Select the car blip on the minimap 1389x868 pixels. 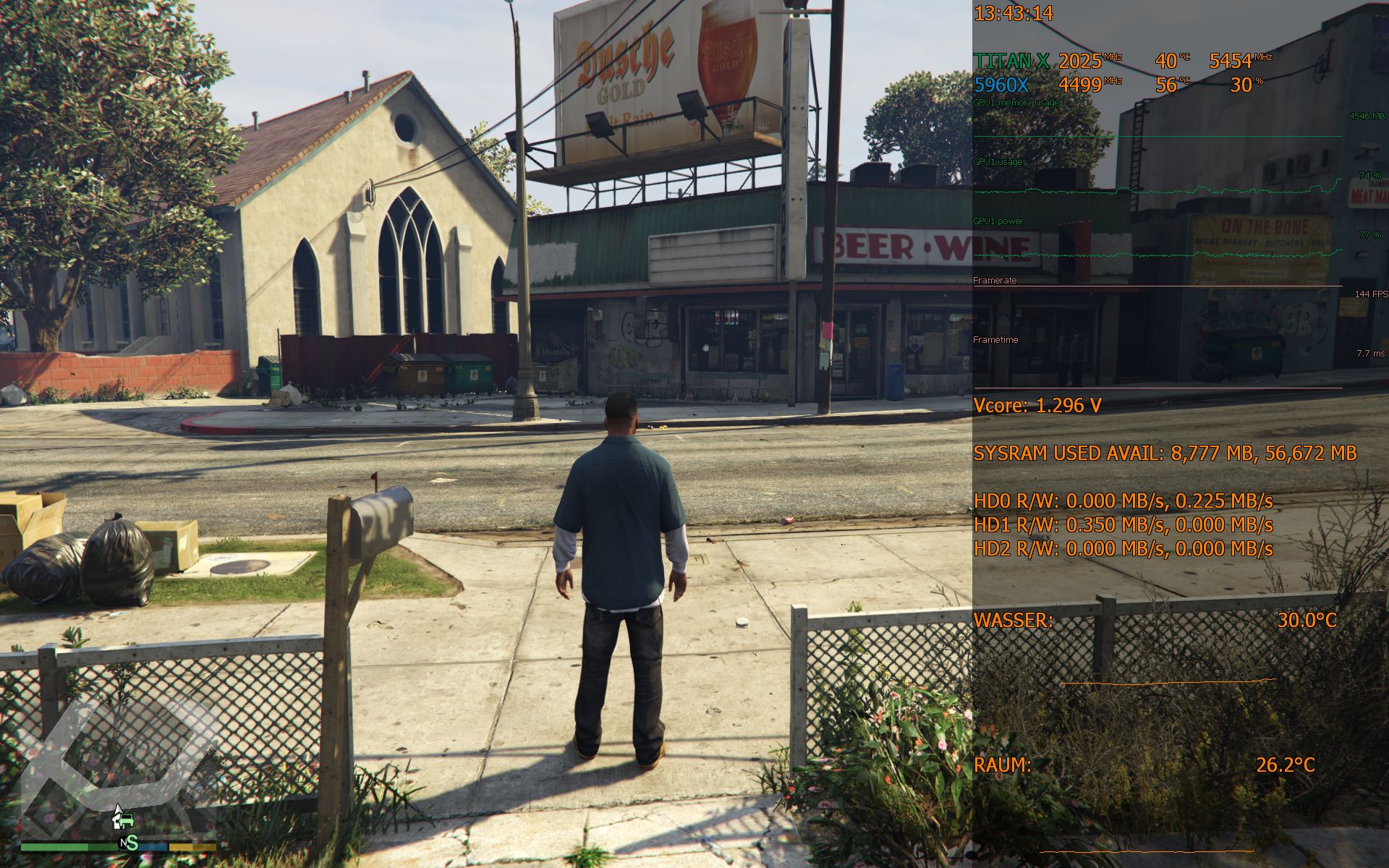coord(126,820)
